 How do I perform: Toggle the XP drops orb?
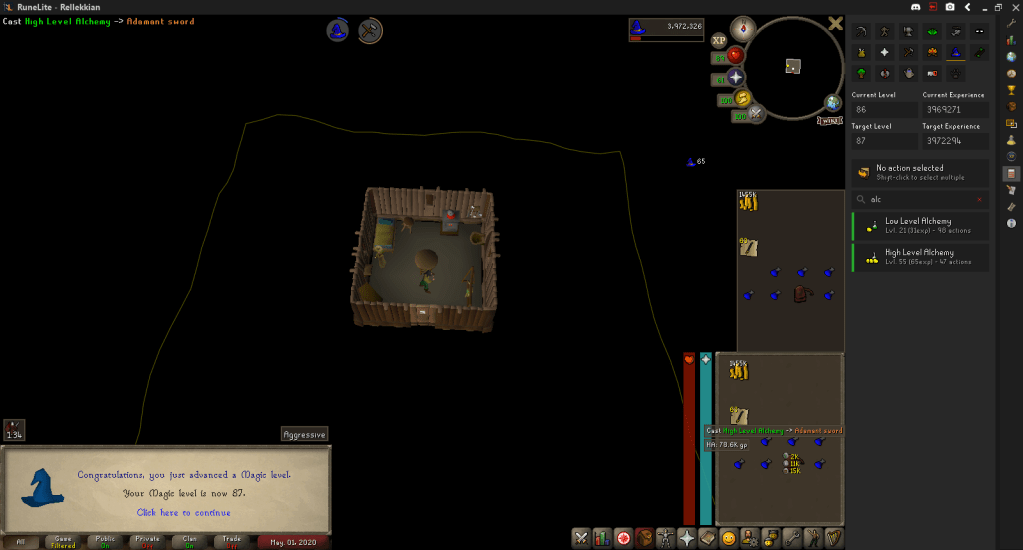pyautogui.click(x=718, y=41)
